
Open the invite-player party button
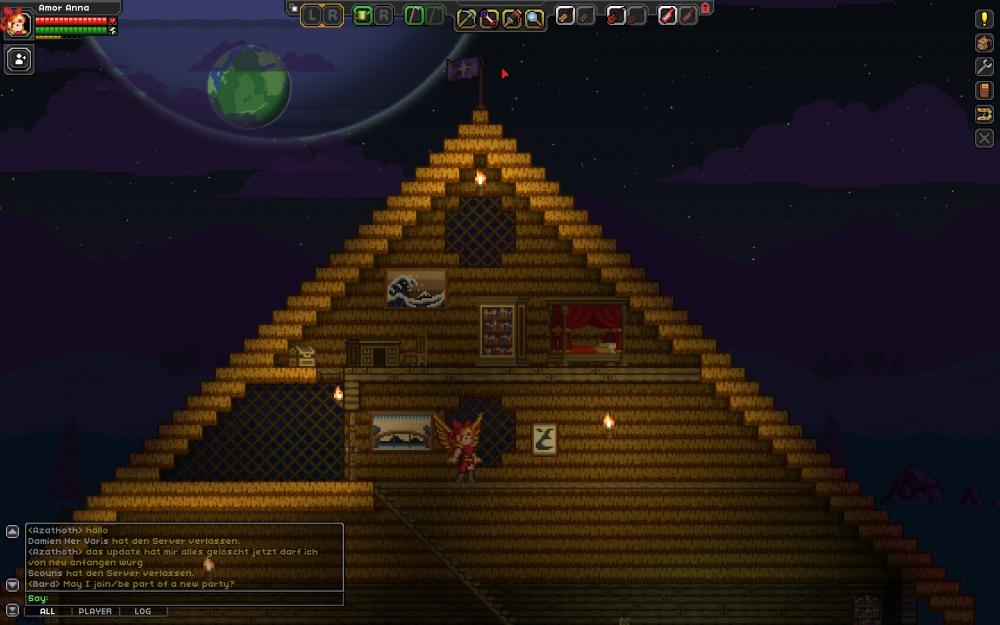19,59
